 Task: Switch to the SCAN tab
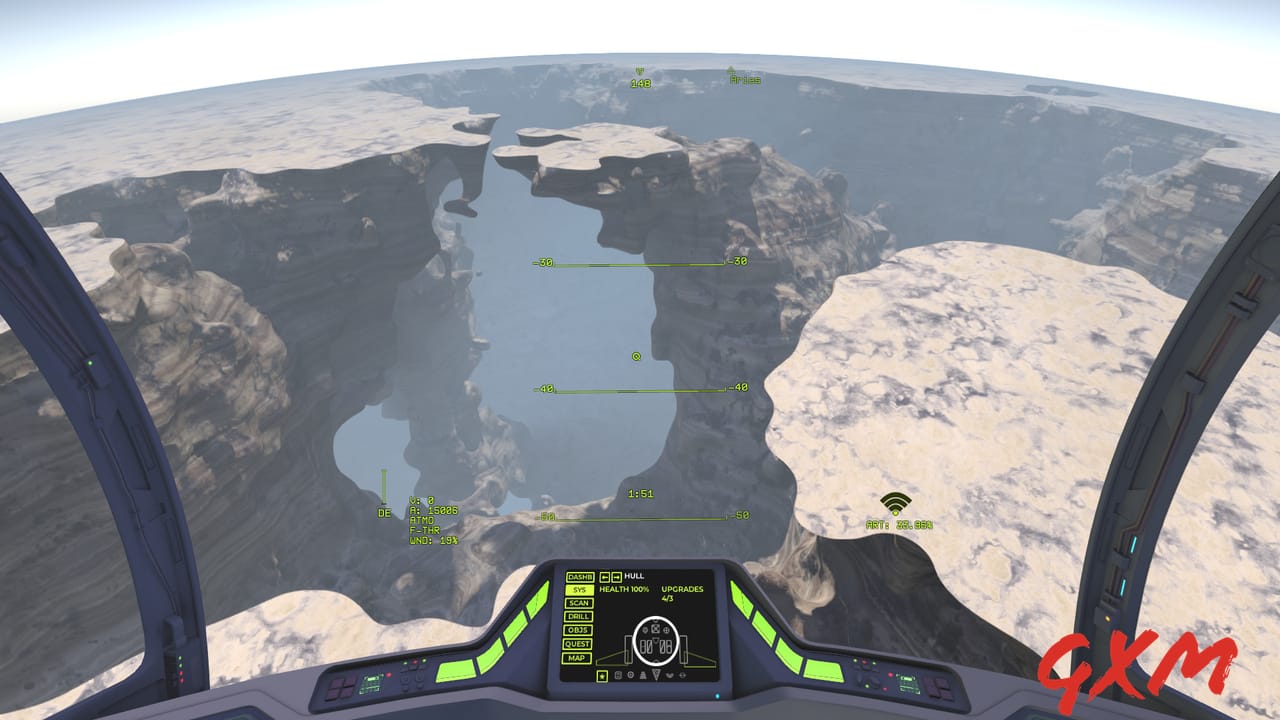point(579,603)
